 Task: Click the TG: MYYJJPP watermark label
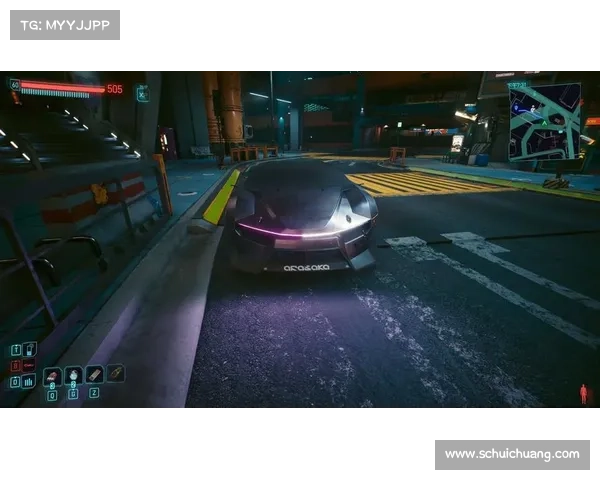64,25
